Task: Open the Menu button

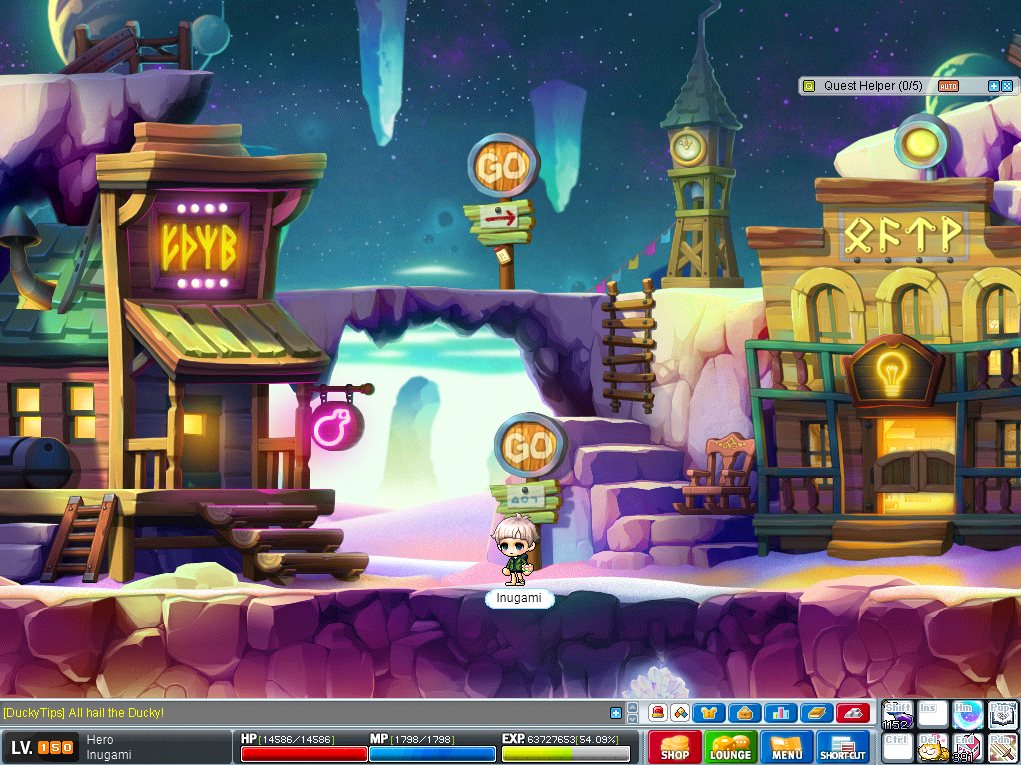Action: click(786, 747)
